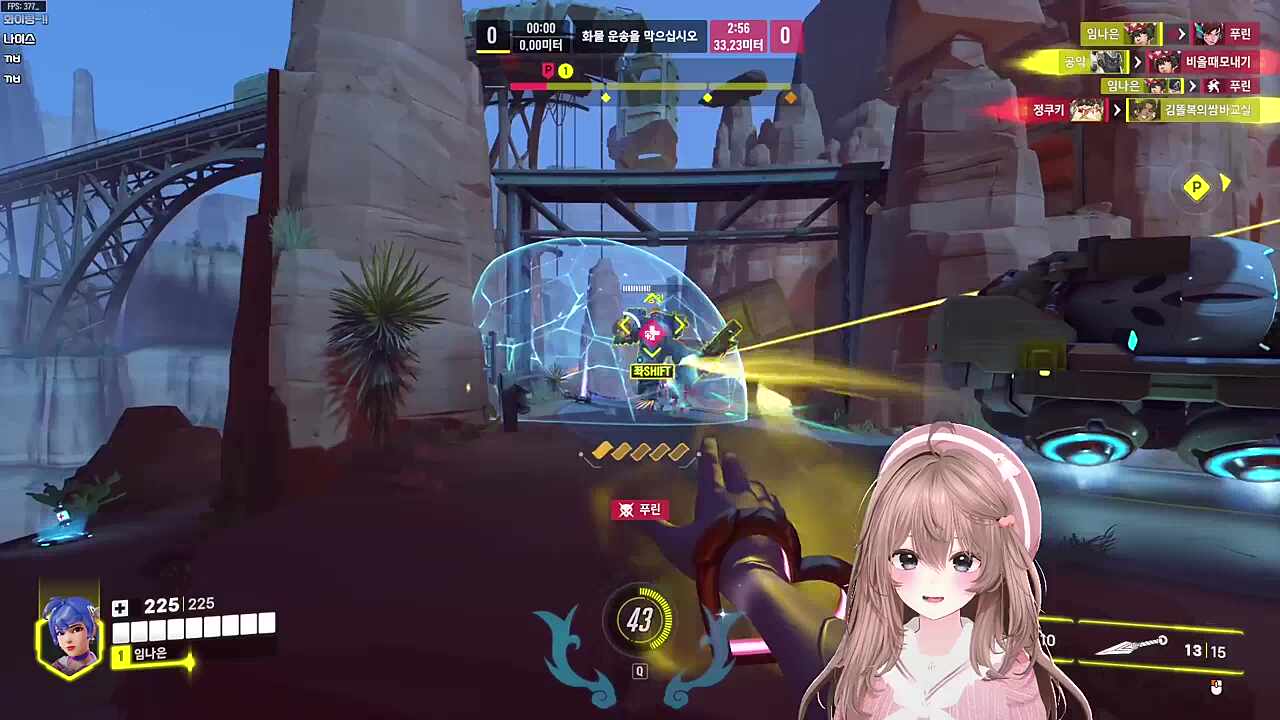
Task: Click the healing plus icon beside the health bar
Action: 119,606
